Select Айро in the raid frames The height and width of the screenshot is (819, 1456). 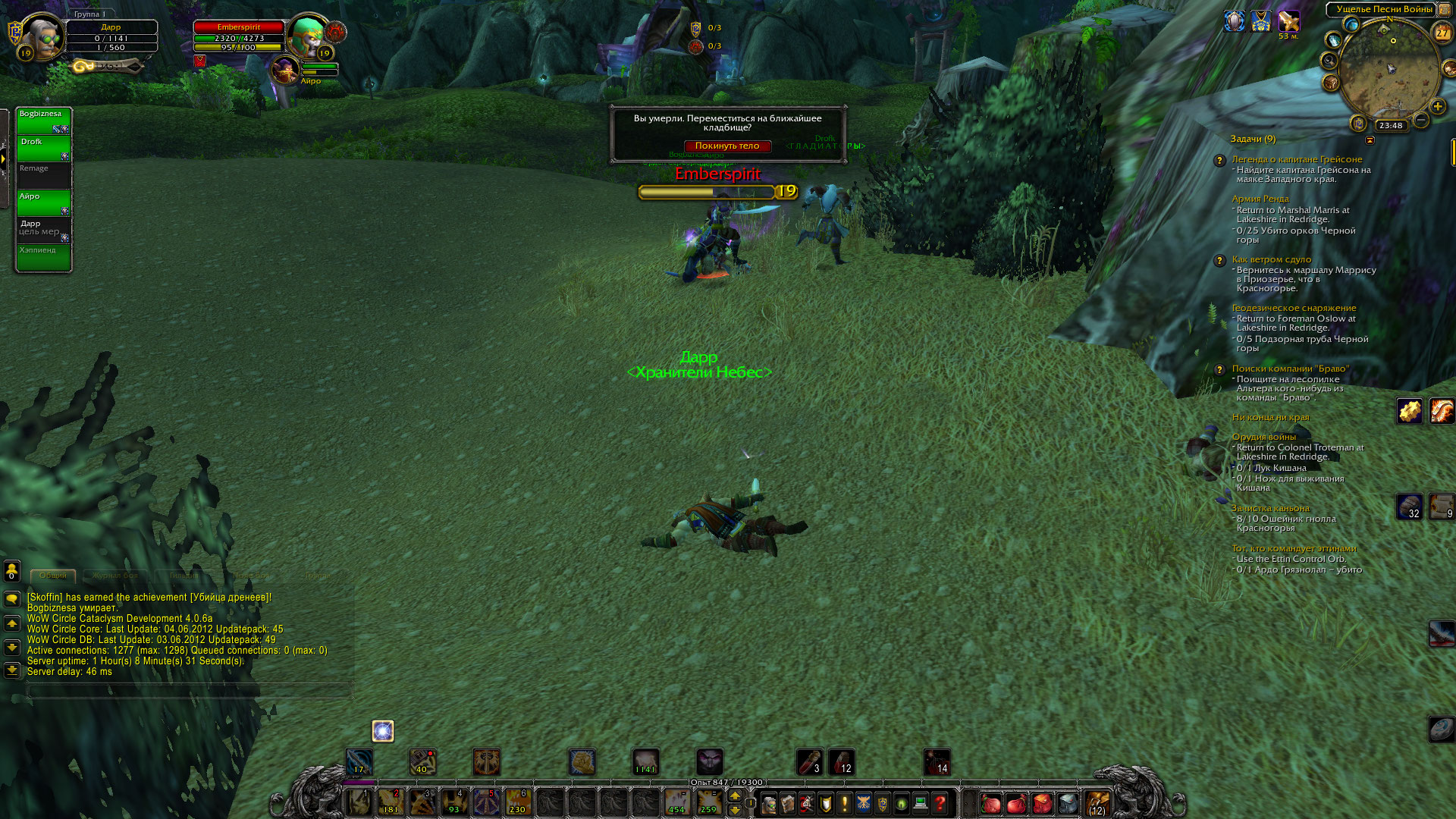[x=43, y=202]
